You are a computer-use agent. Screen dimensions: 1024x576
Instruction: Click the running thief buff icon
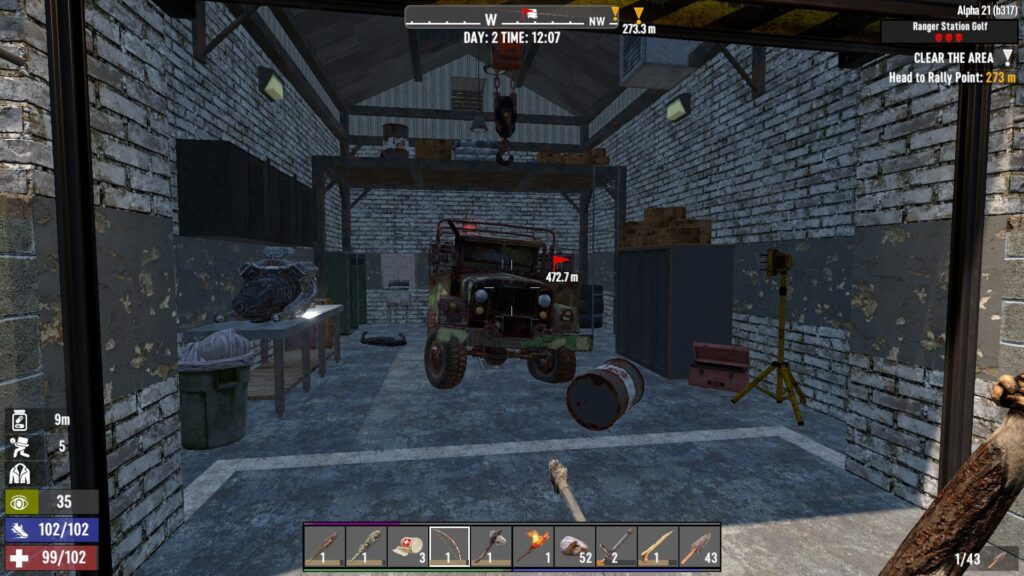(21, 446)
